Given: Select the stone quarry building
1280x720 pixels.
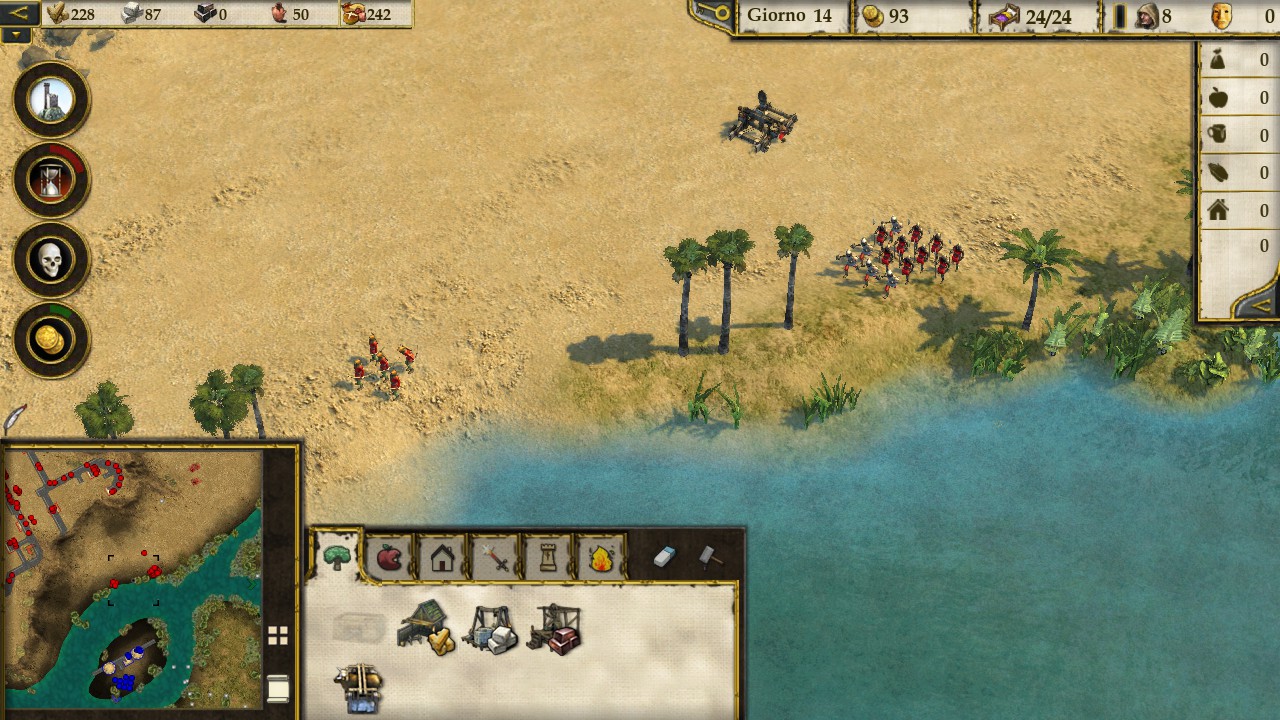Looking at the screenshot, I should pyautogui.click(x=491, y=629).
